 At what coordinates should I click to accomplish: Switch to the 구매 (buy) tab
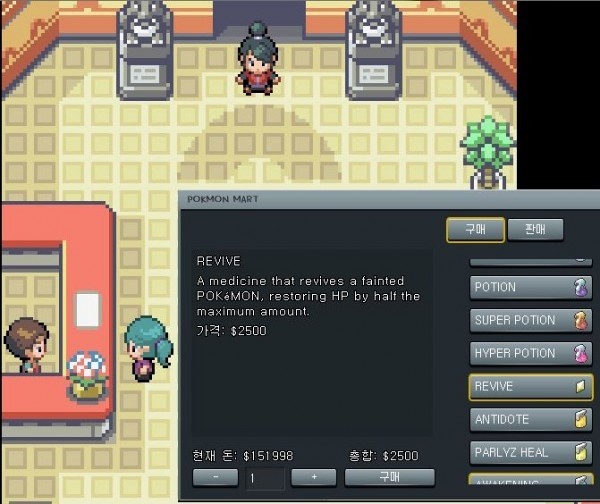pos(474,230)
